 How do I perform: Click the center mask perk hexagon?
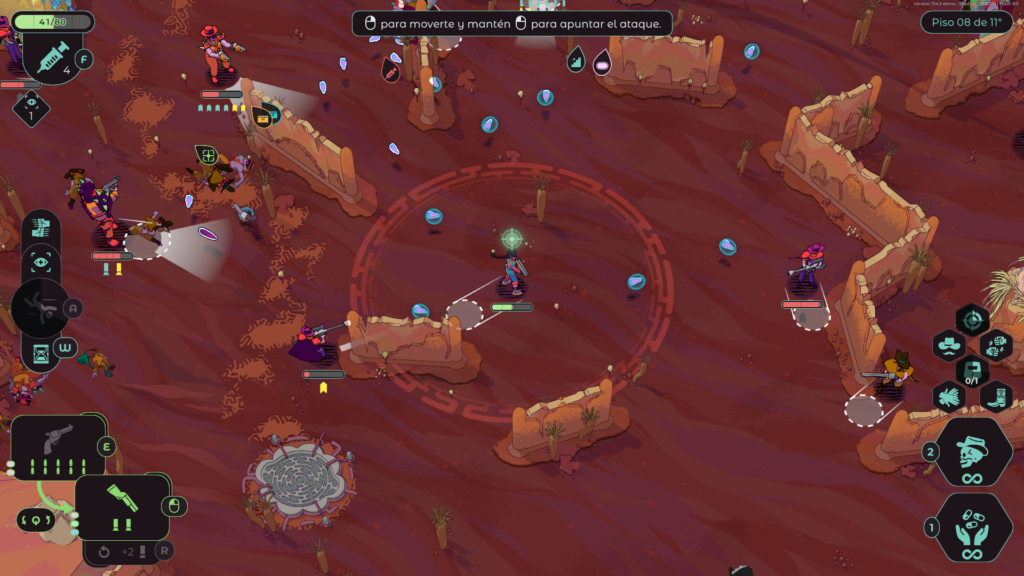[972, 371]
